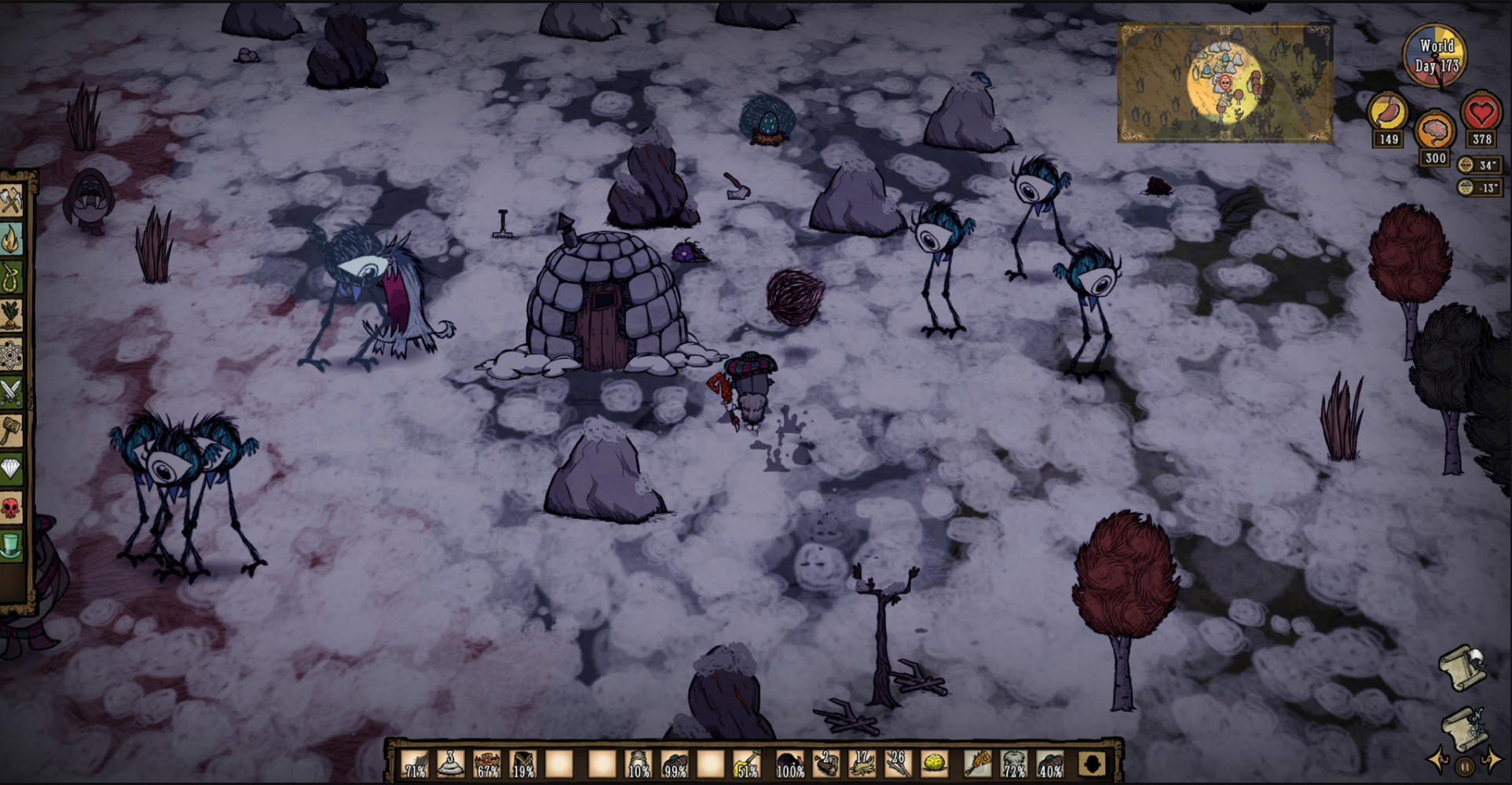Open the Structures hammer crafting tab
The height and width of the screenshot is (785, 1512).
11,431
